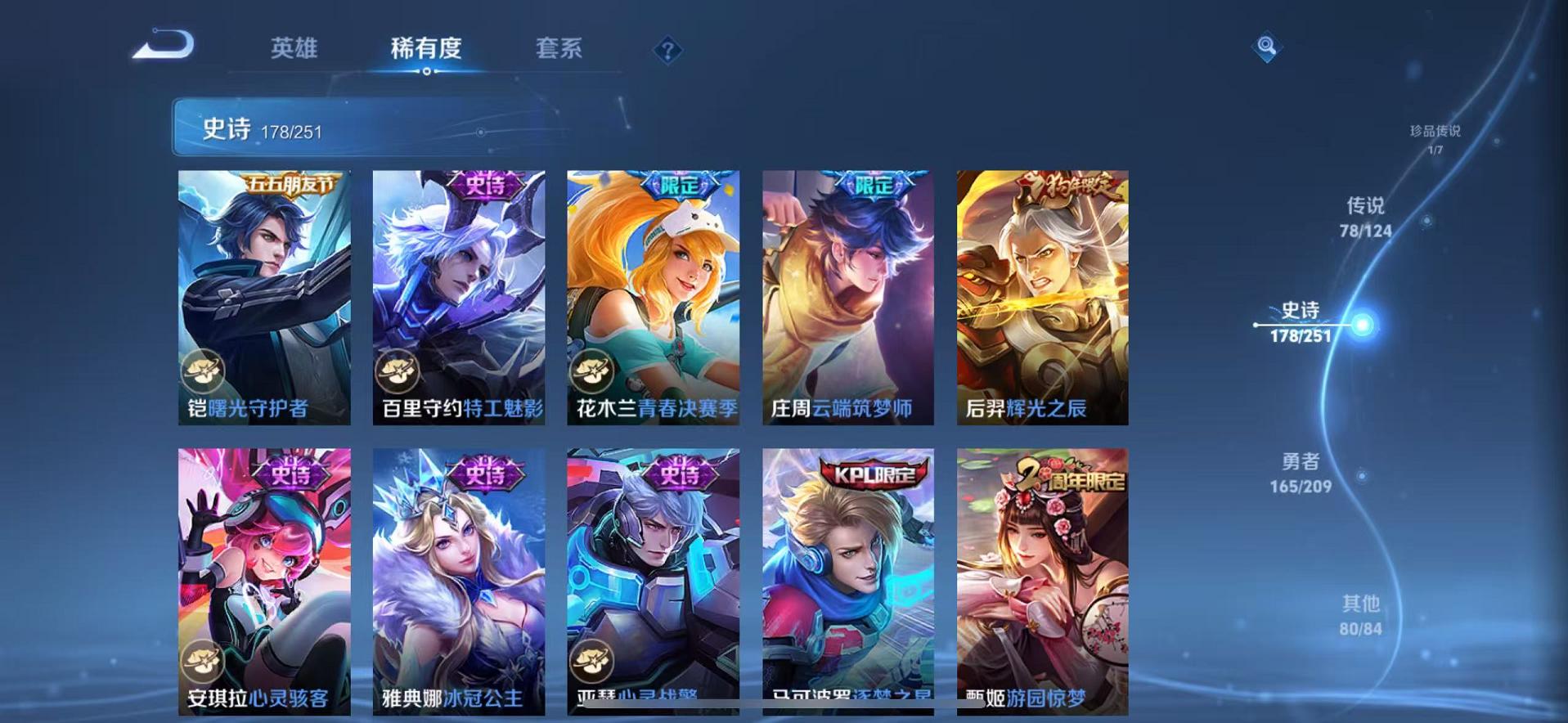Click the question mark help icon
This screenshot has width=1568, height=723.
pyautogui.click(x=668, y=52)
